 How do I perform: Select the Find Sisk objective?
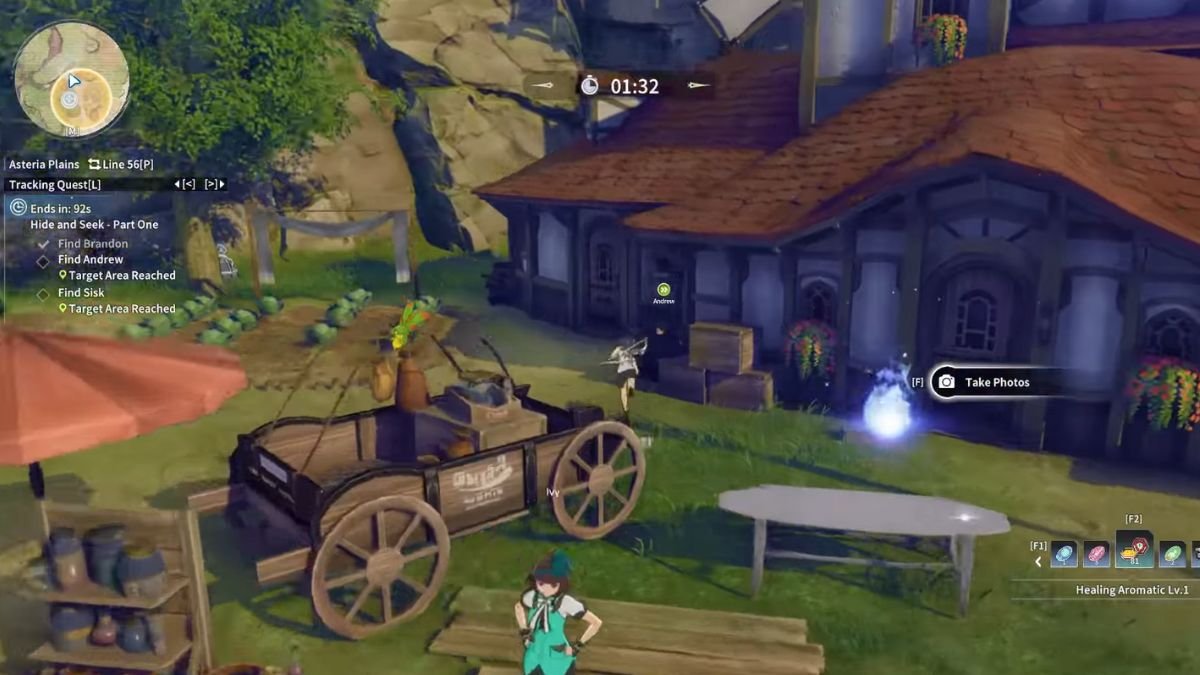tap(81, 293)
